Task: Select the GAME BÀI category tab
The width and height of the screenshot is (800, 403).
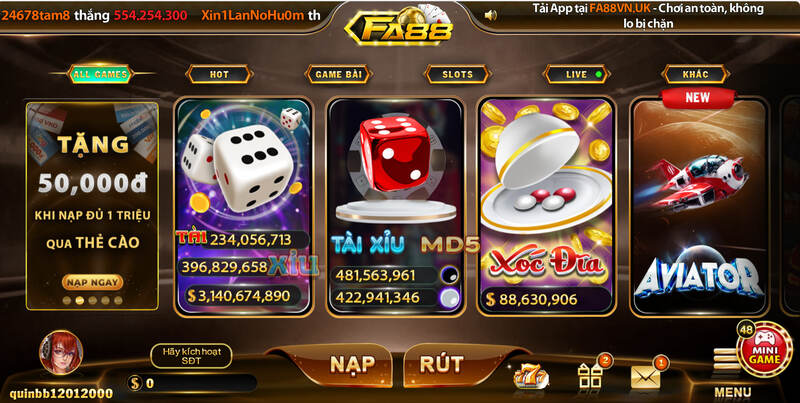Action: click(x=337, y=74)
